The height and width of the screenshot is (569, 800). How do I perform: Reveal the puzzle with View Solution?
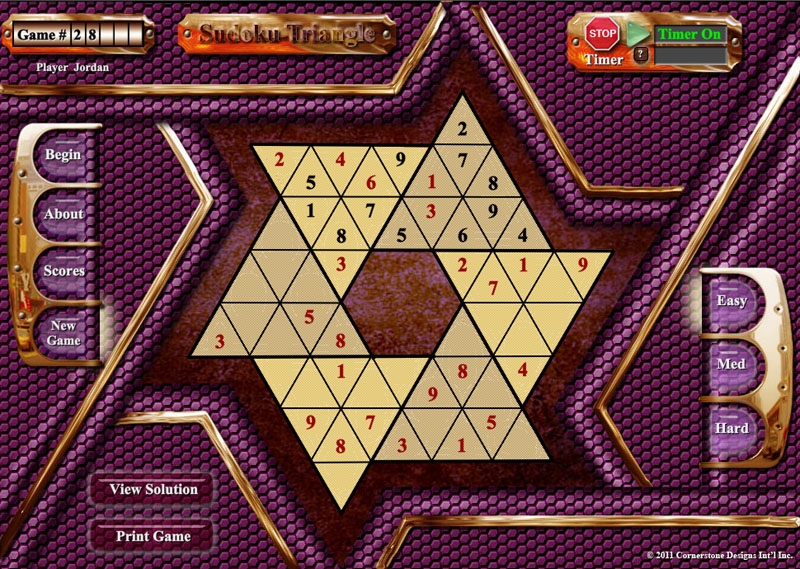coord(153,489)
